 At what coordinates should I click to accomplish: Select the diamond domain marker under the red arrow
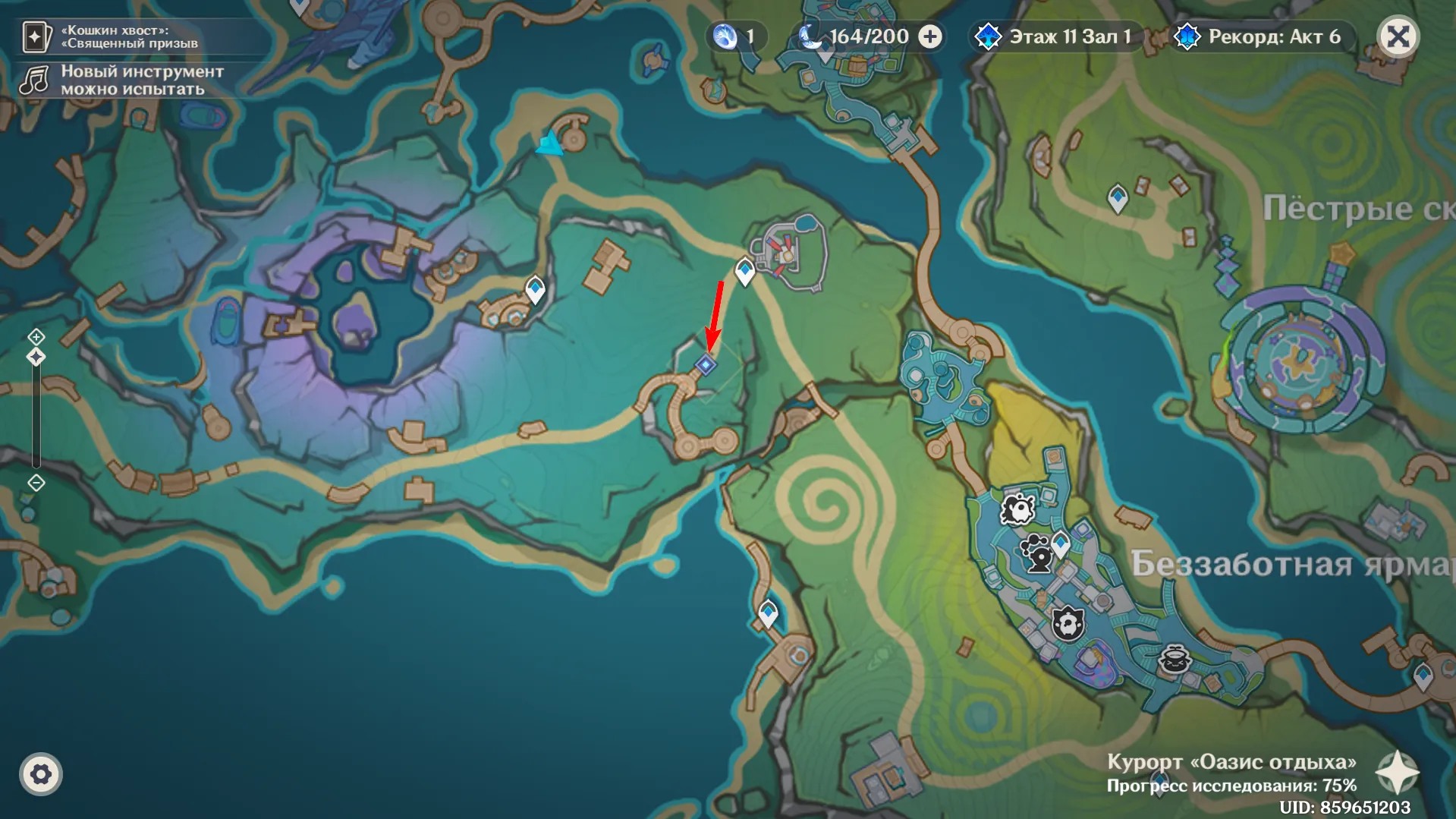click(706, 365)
